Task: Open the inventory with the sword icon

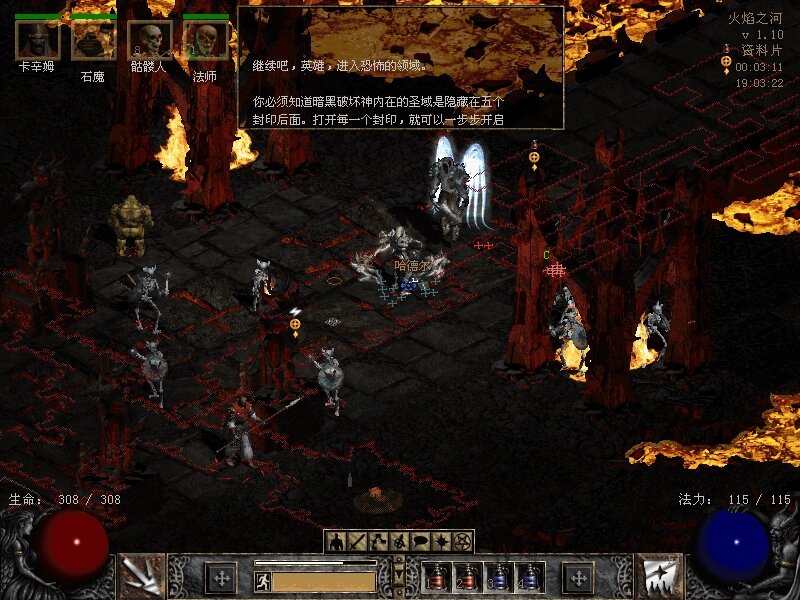Action: coord(357,541)
